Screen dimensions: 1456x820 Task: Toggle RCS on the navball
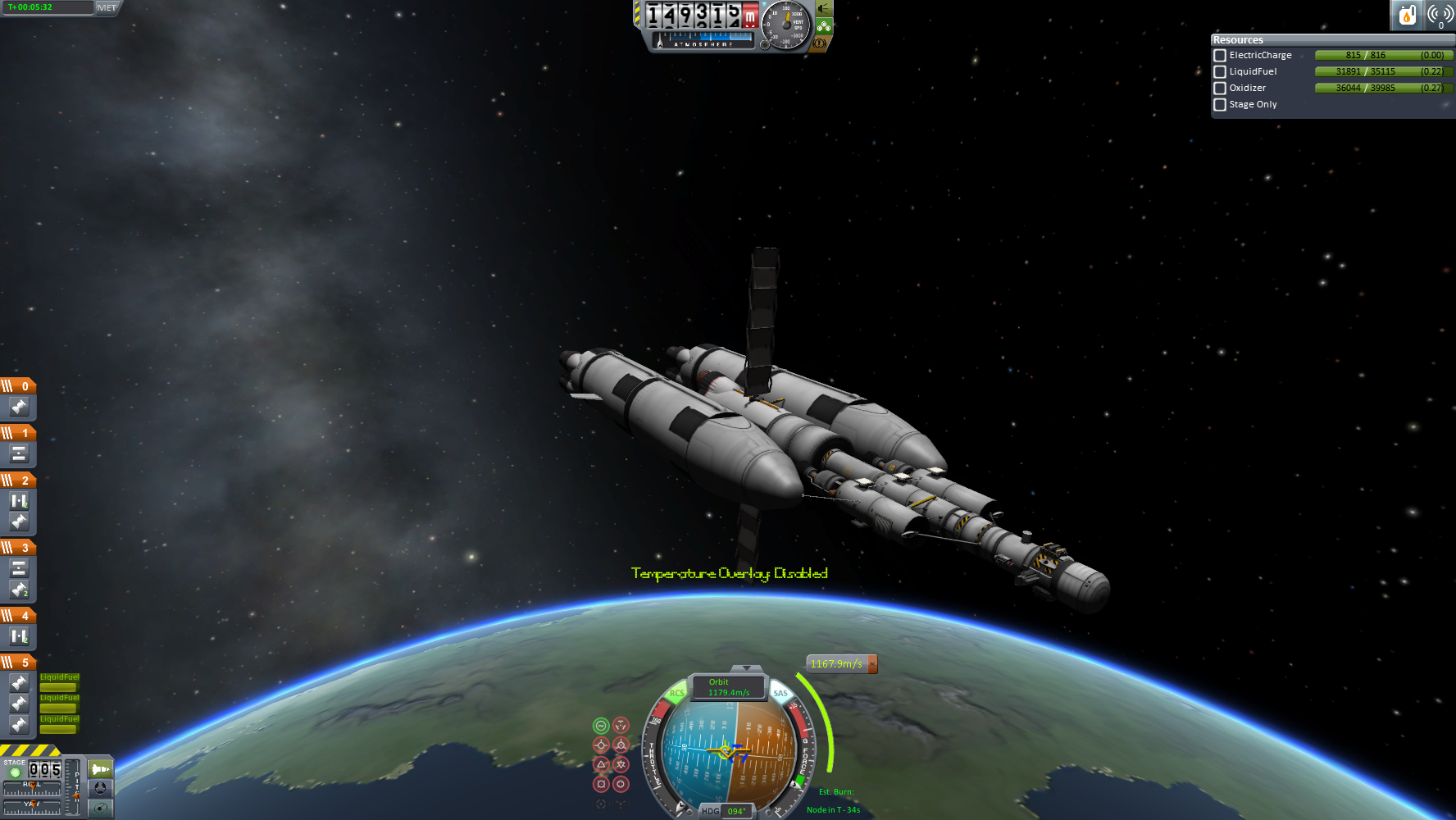(676, 694)
